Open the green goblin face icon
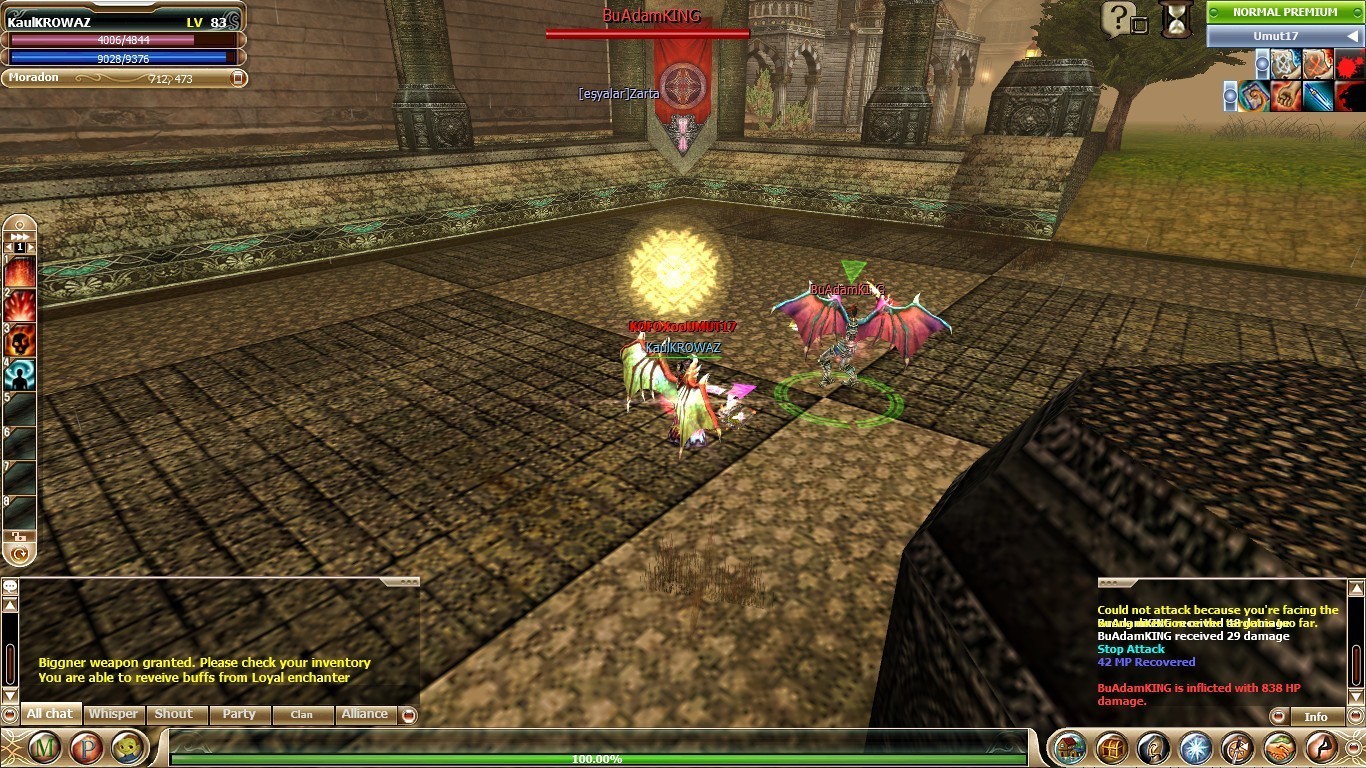The height and width of the screenshot is (768, 1366). click(x=128, y=747)
